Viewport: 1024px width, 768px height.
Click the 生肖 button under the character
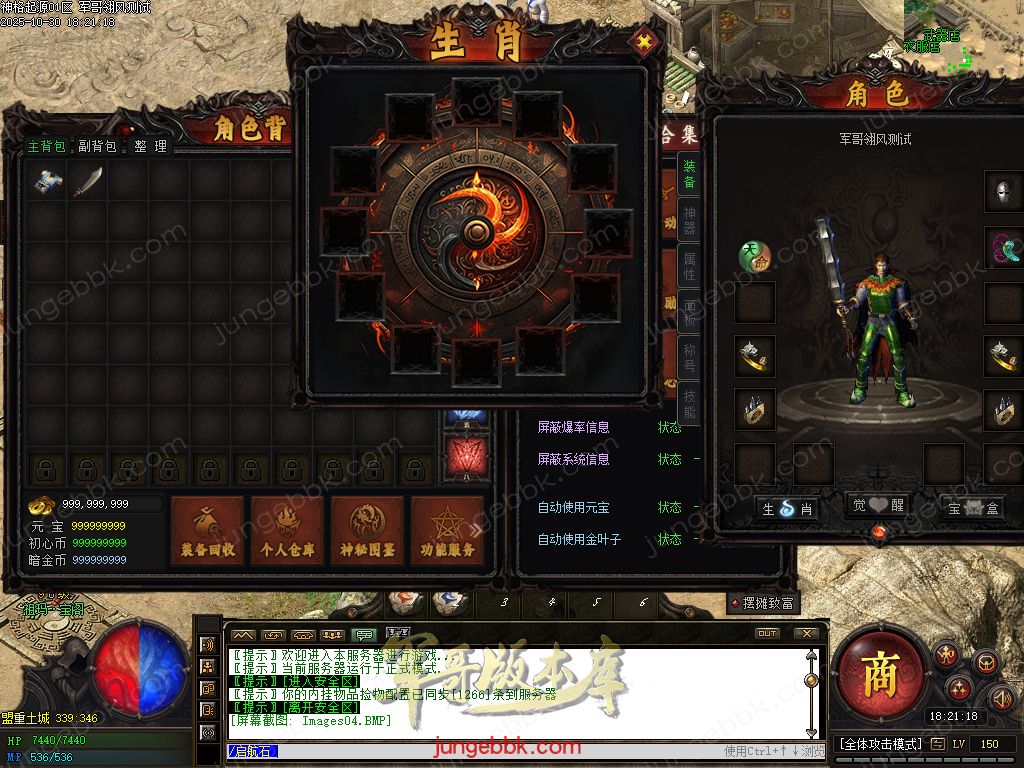tap(787, 509)
